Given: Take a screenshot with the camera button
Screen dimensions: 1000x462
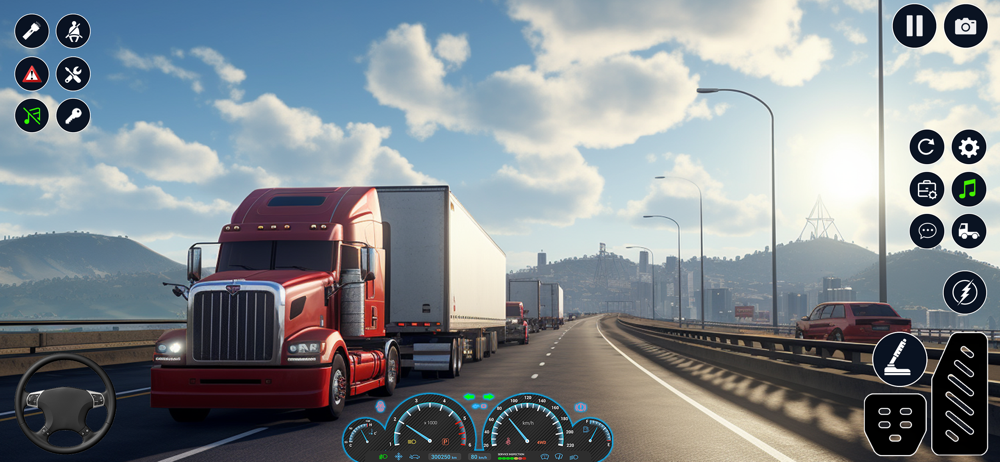Looking at the screenshot, I should click(x=965, y=26).
